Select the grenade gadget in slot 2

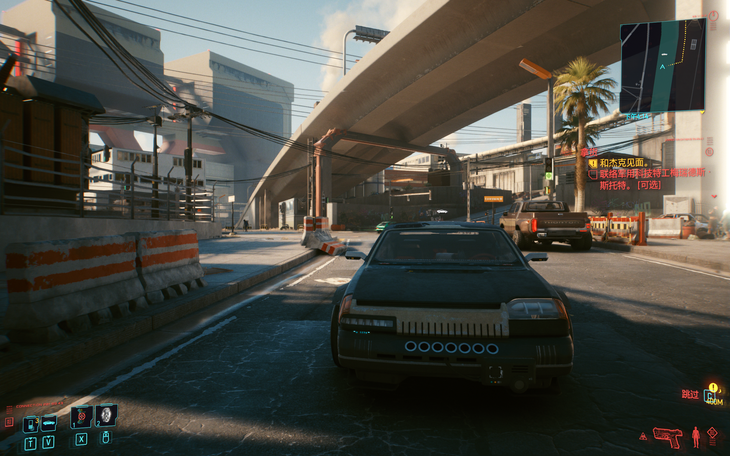pyautogui.click(x=105, y=416)
